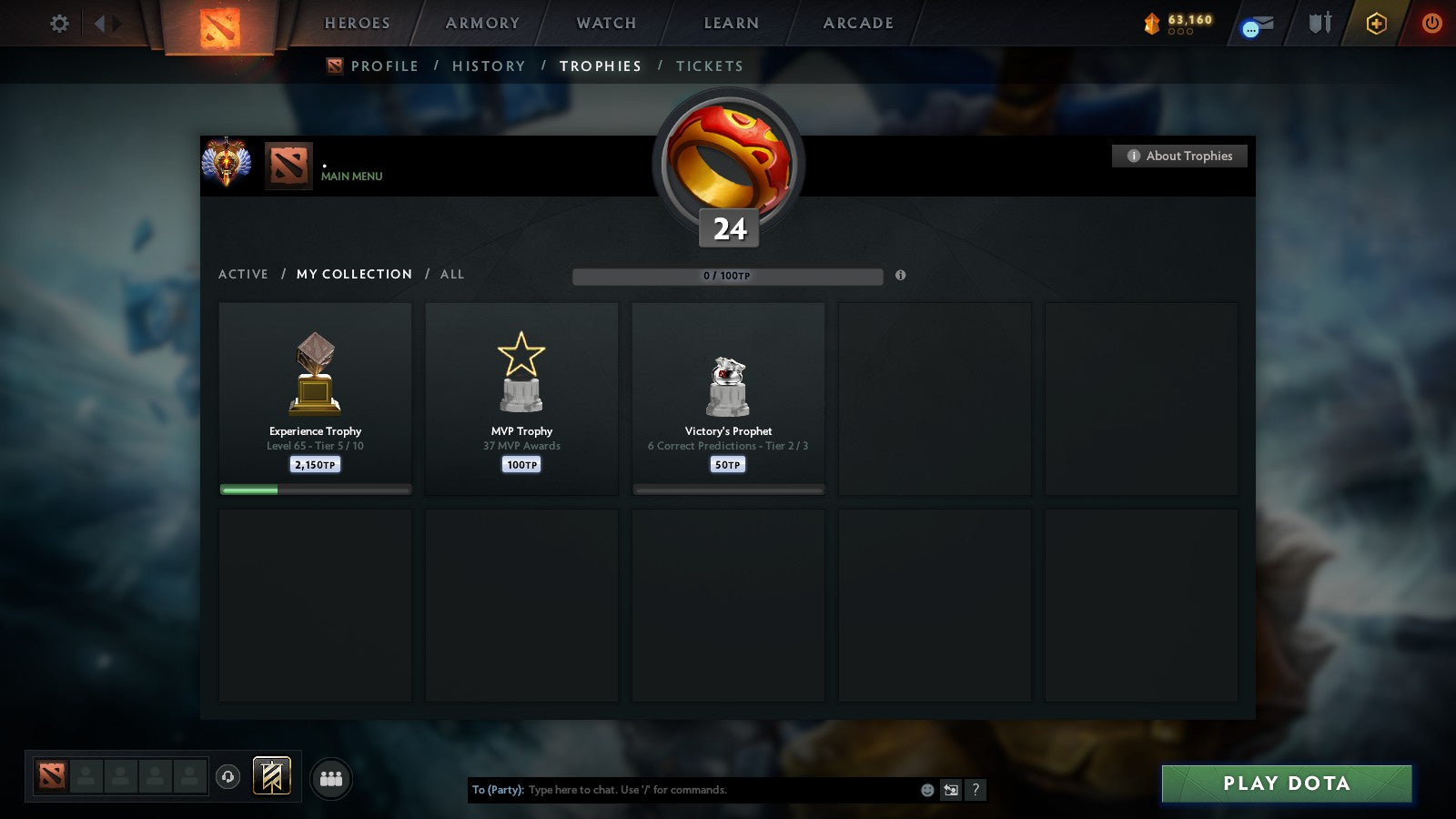
Task: Click the Experience Trophy progress bar
Action: click(x=315, y=489)
